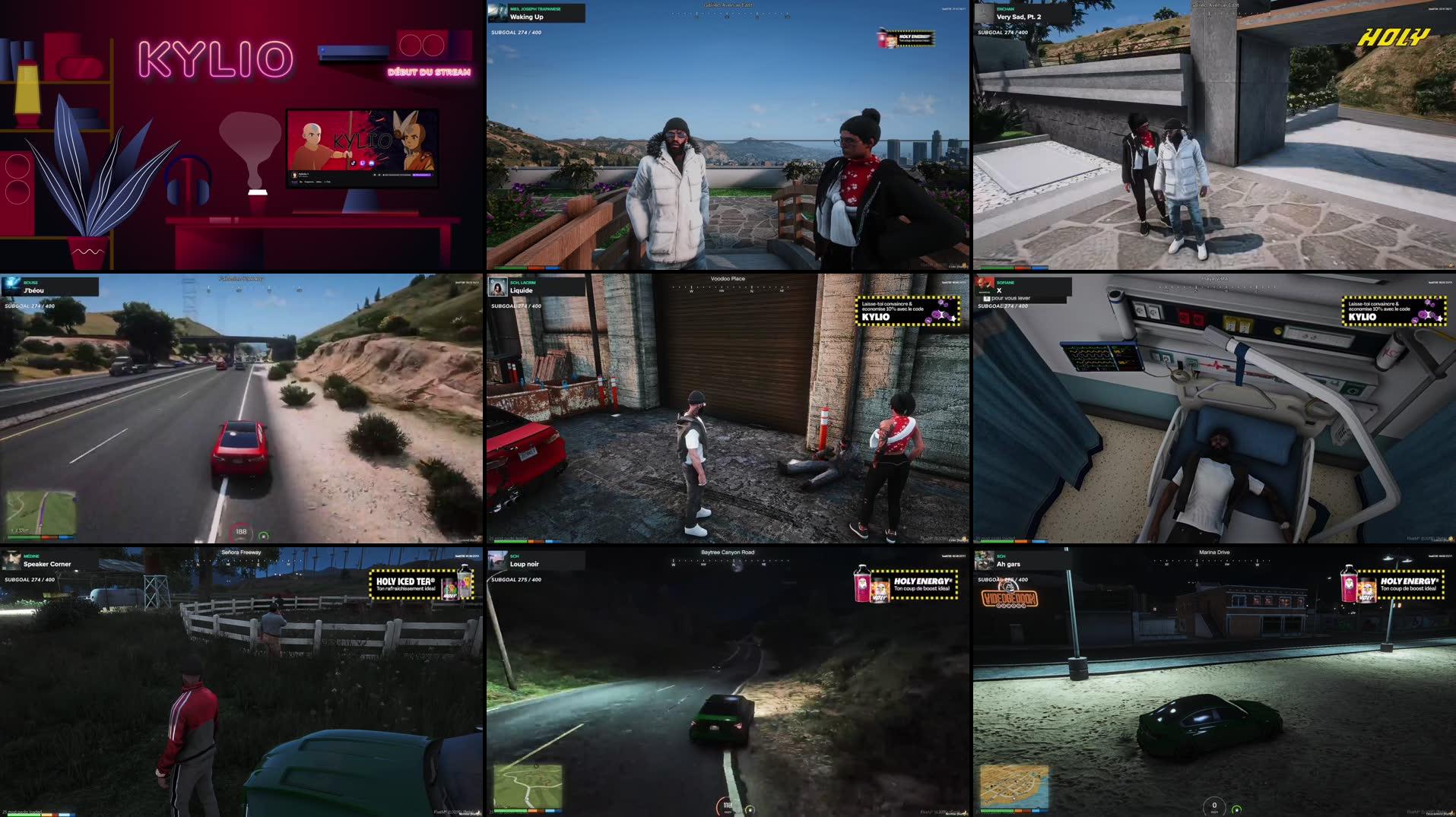Click the artist name MIEL, JOSEPH TRAPANESE
Screen dimensions: 1456x817
pos(535,9)
